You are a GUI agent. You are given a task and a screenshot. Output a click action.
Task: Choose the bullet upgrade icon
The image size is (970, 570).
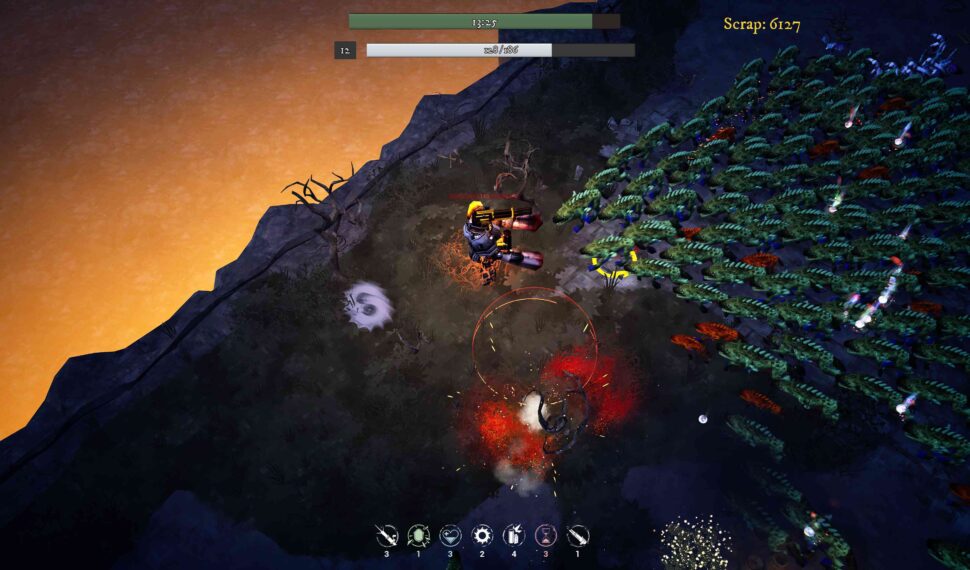pos(578,535)
